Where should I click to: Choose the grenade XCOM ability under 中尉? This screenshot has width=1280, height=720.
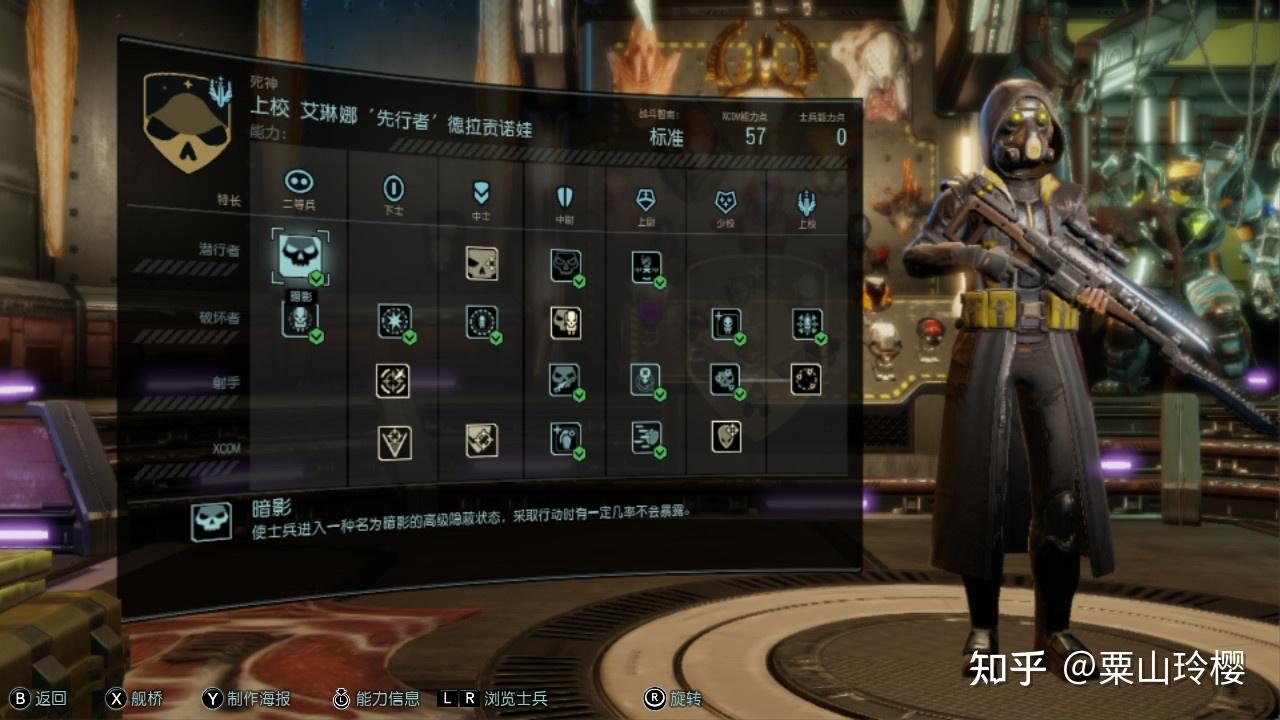click(566, 439)
